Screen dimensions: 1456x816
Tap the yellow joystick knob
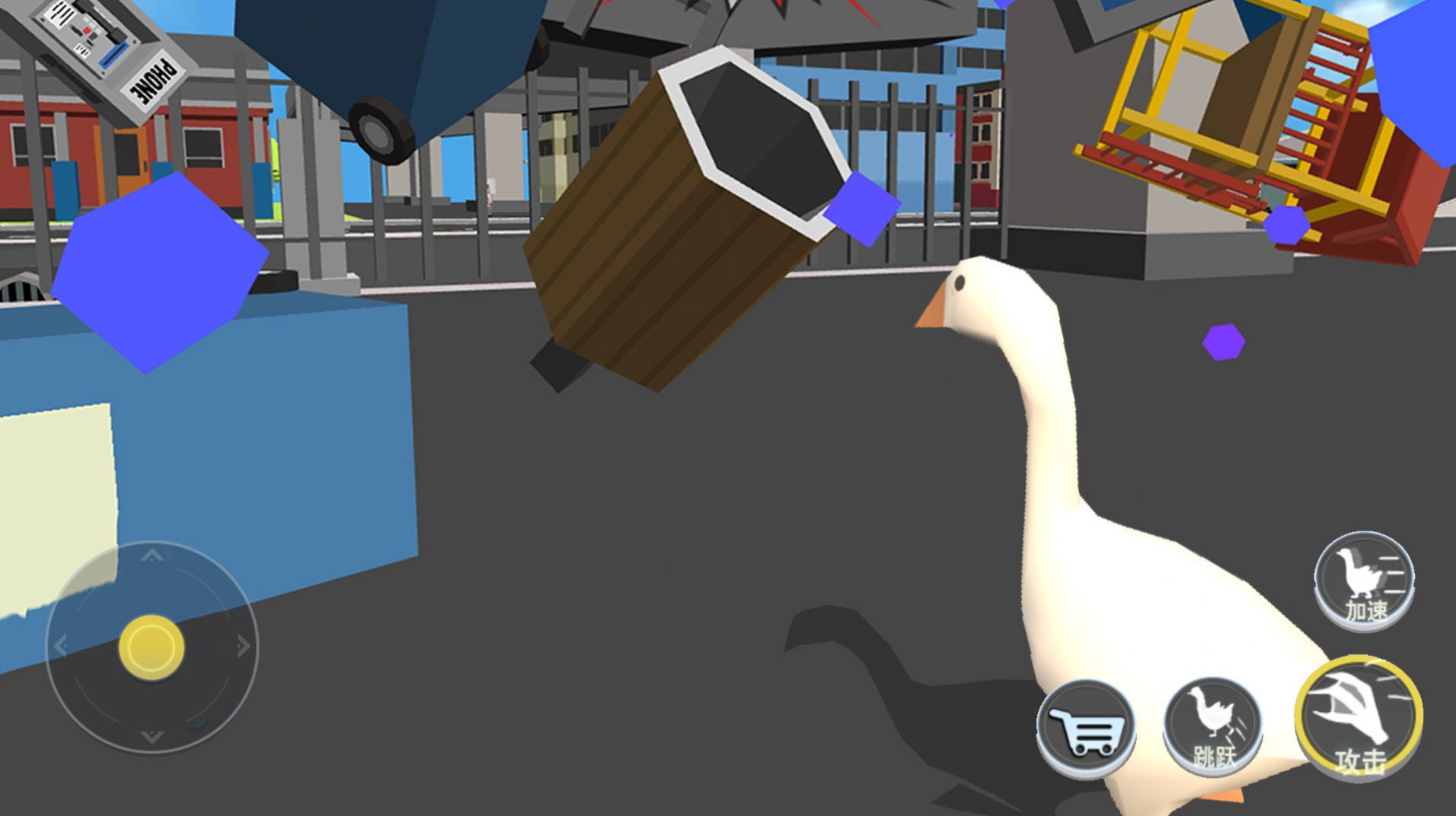point(152,647)
